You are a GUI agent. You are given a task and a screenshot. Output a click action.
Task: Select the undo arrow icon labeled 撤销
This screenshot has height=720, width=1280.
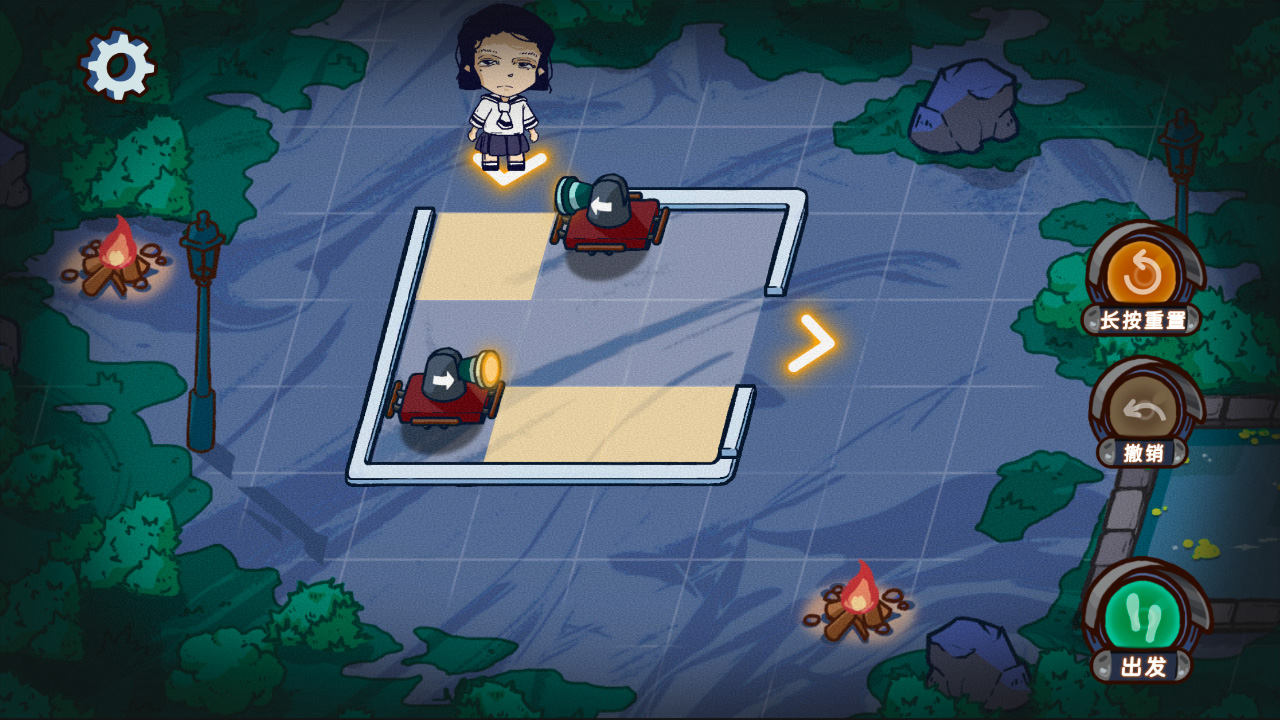point(1146,410)
